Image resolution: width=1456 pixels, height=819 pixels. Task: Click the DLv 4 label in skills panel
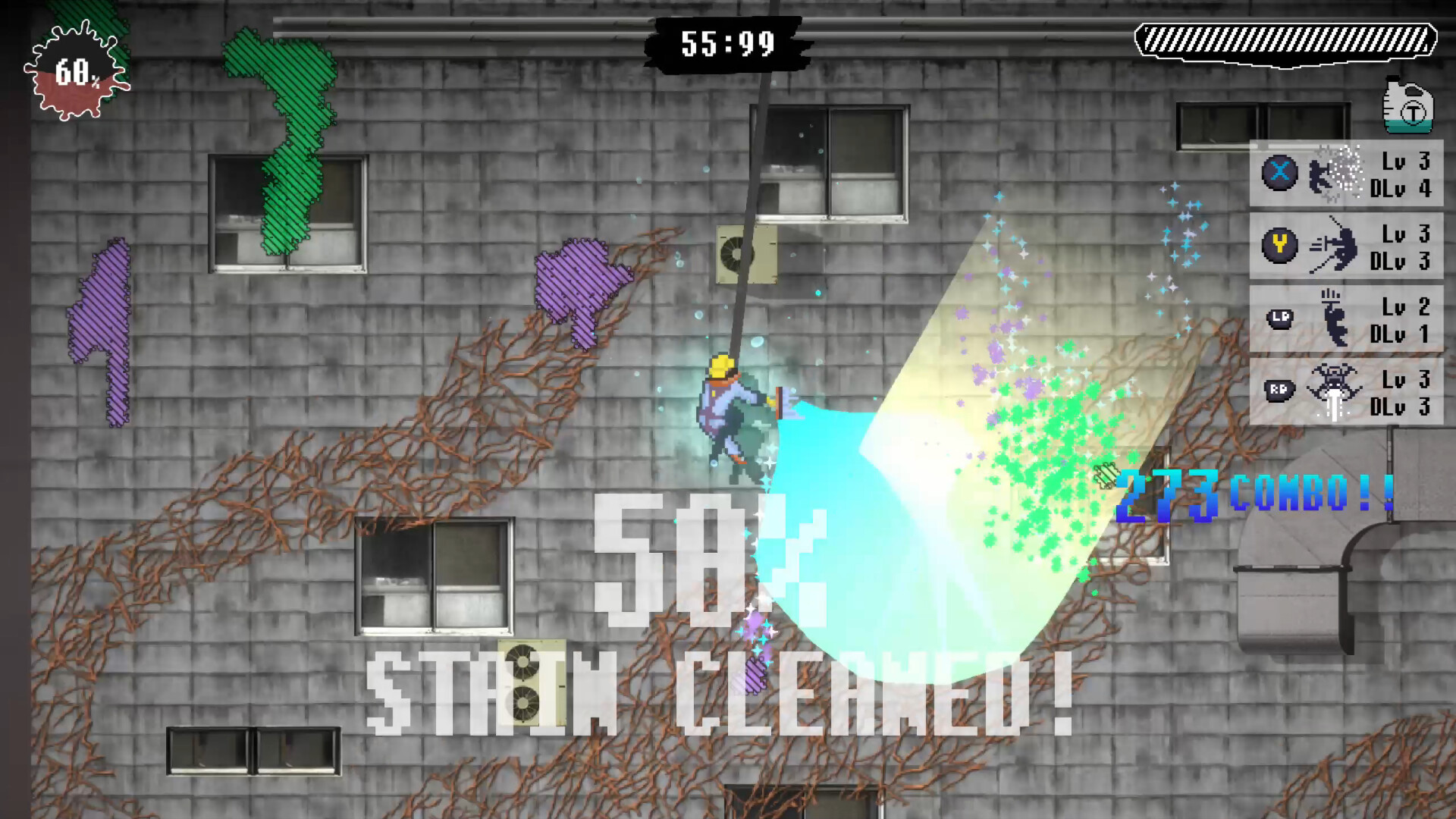pos(1401,187)
